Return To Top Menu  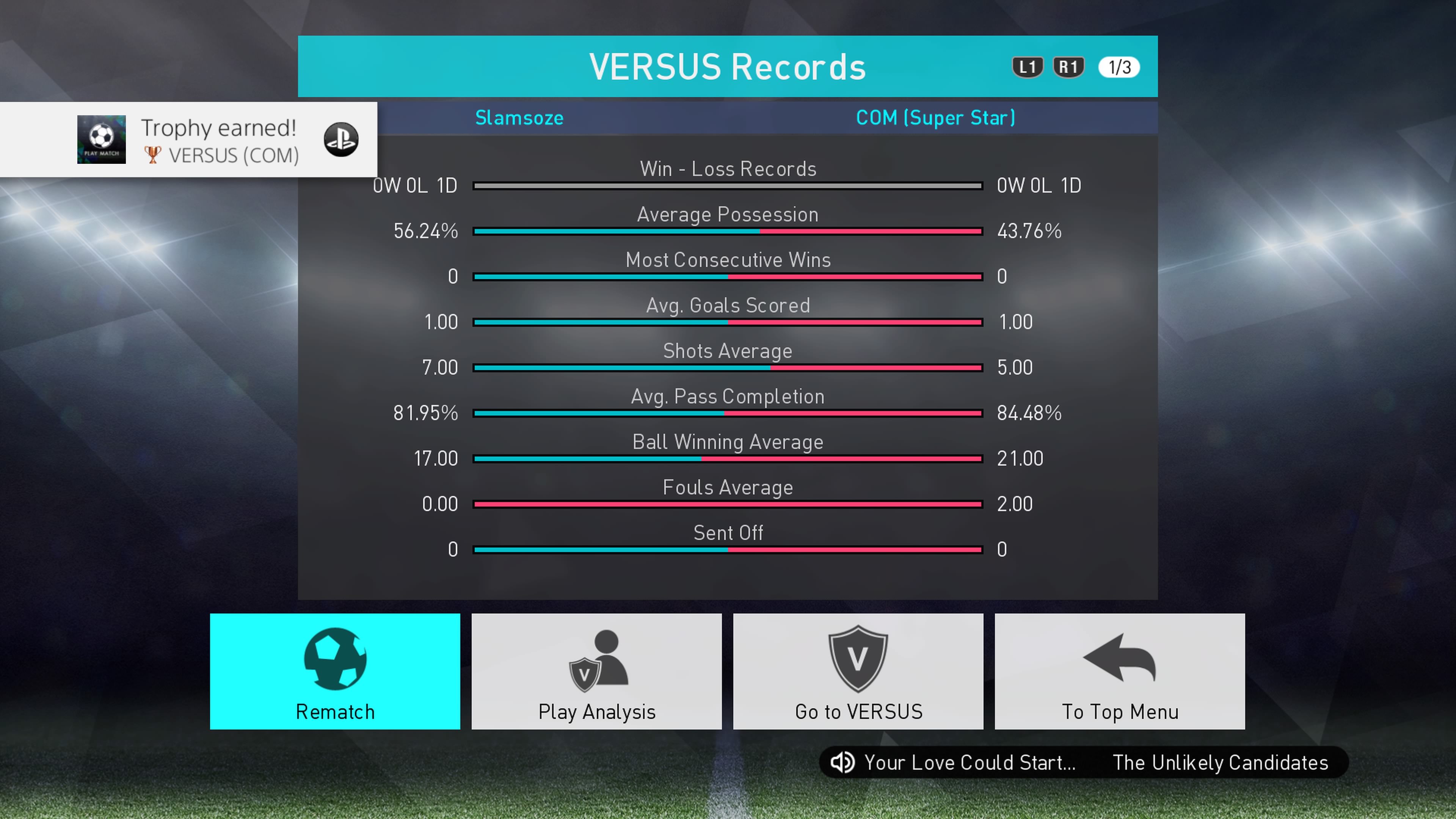[x=1119, y=671]
